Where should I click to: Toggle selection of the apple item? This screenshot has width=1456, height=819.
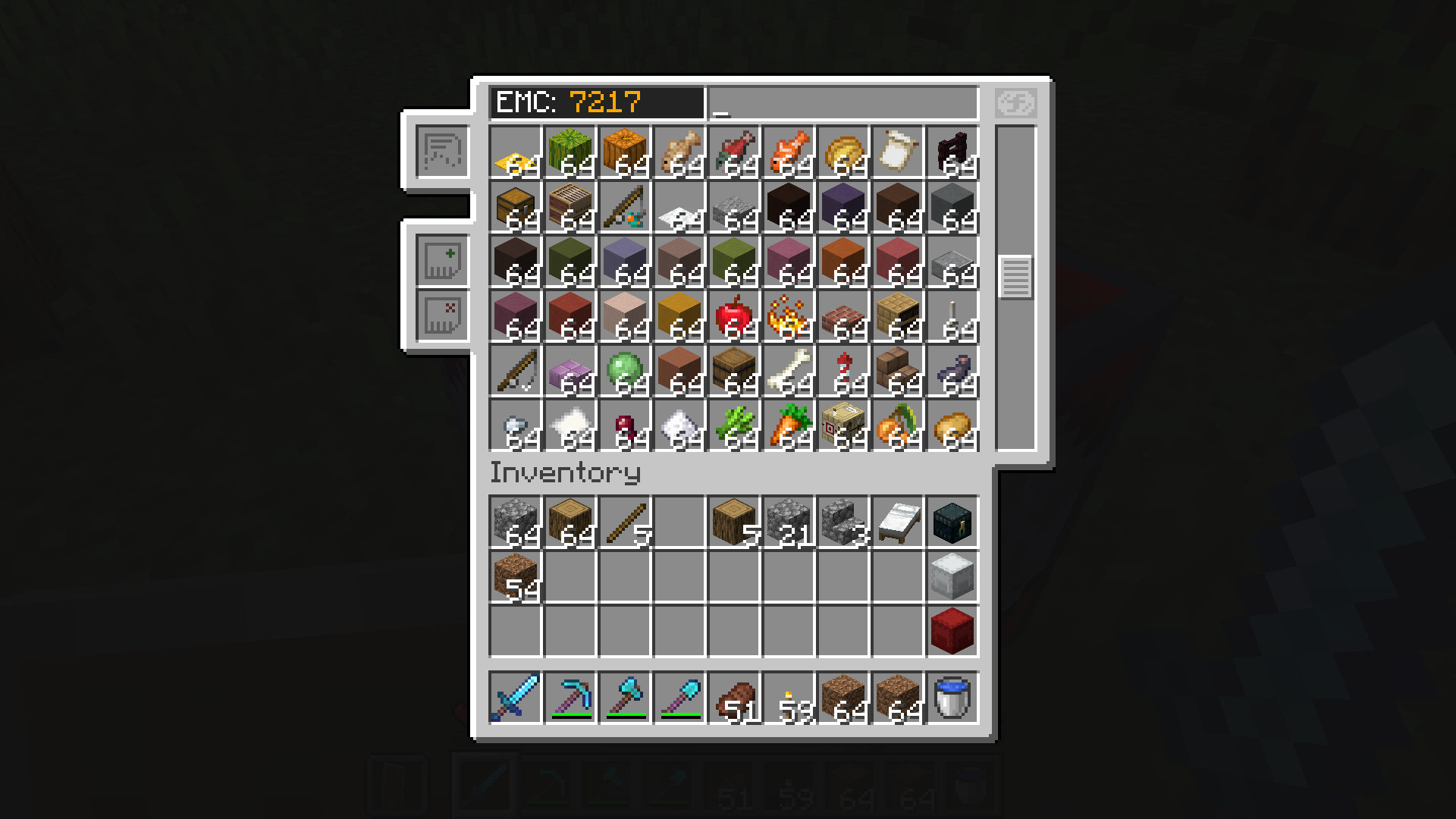click(733, 316)
